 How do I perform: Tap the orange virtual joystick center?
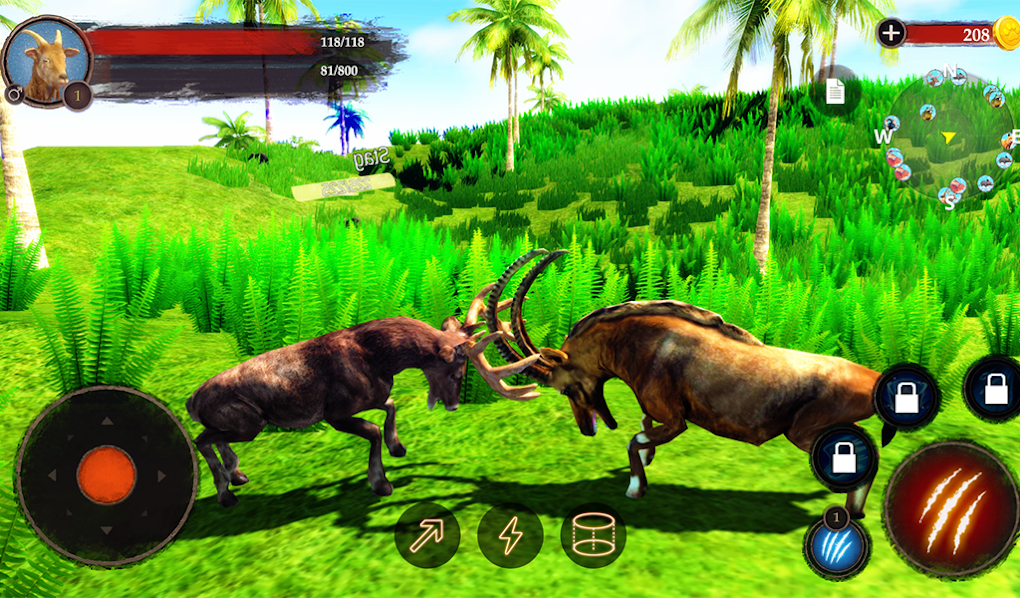coord(106,476)
